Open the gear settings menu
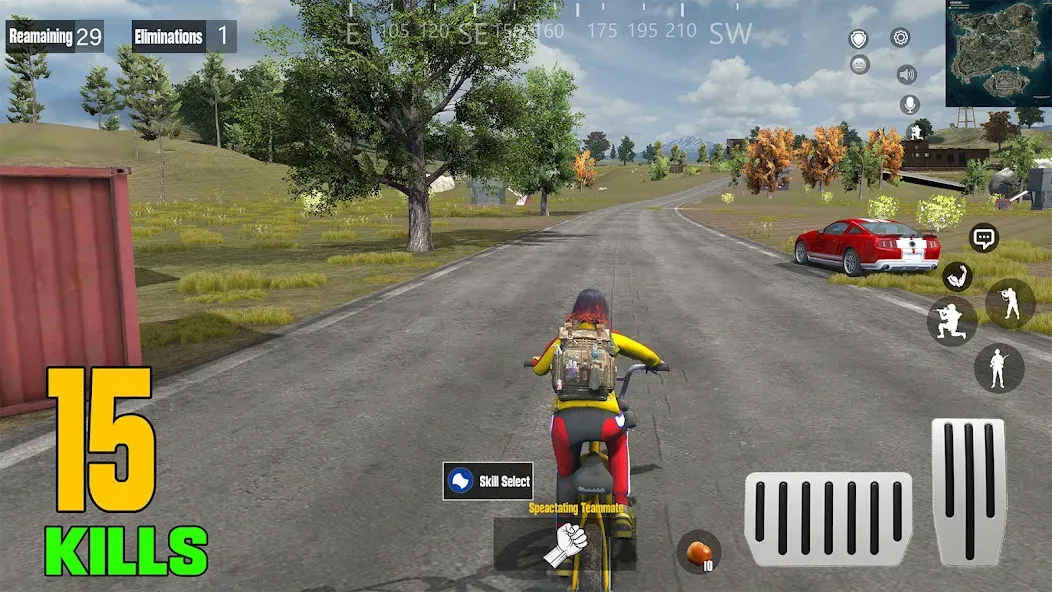 pyautogui.click(x=900, y=38)
